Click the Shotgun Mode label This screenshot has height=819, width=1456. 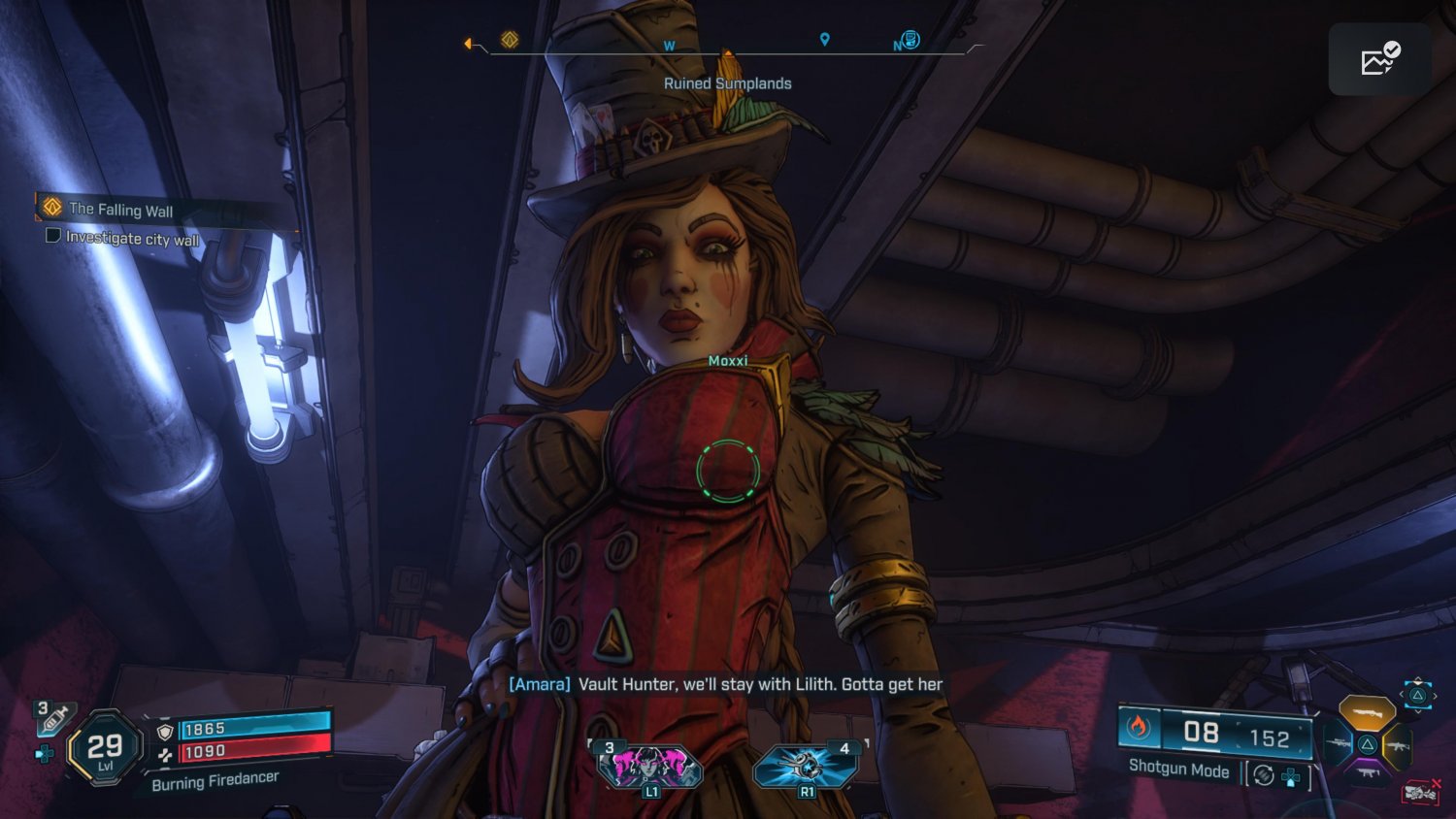click(1179, 770)
